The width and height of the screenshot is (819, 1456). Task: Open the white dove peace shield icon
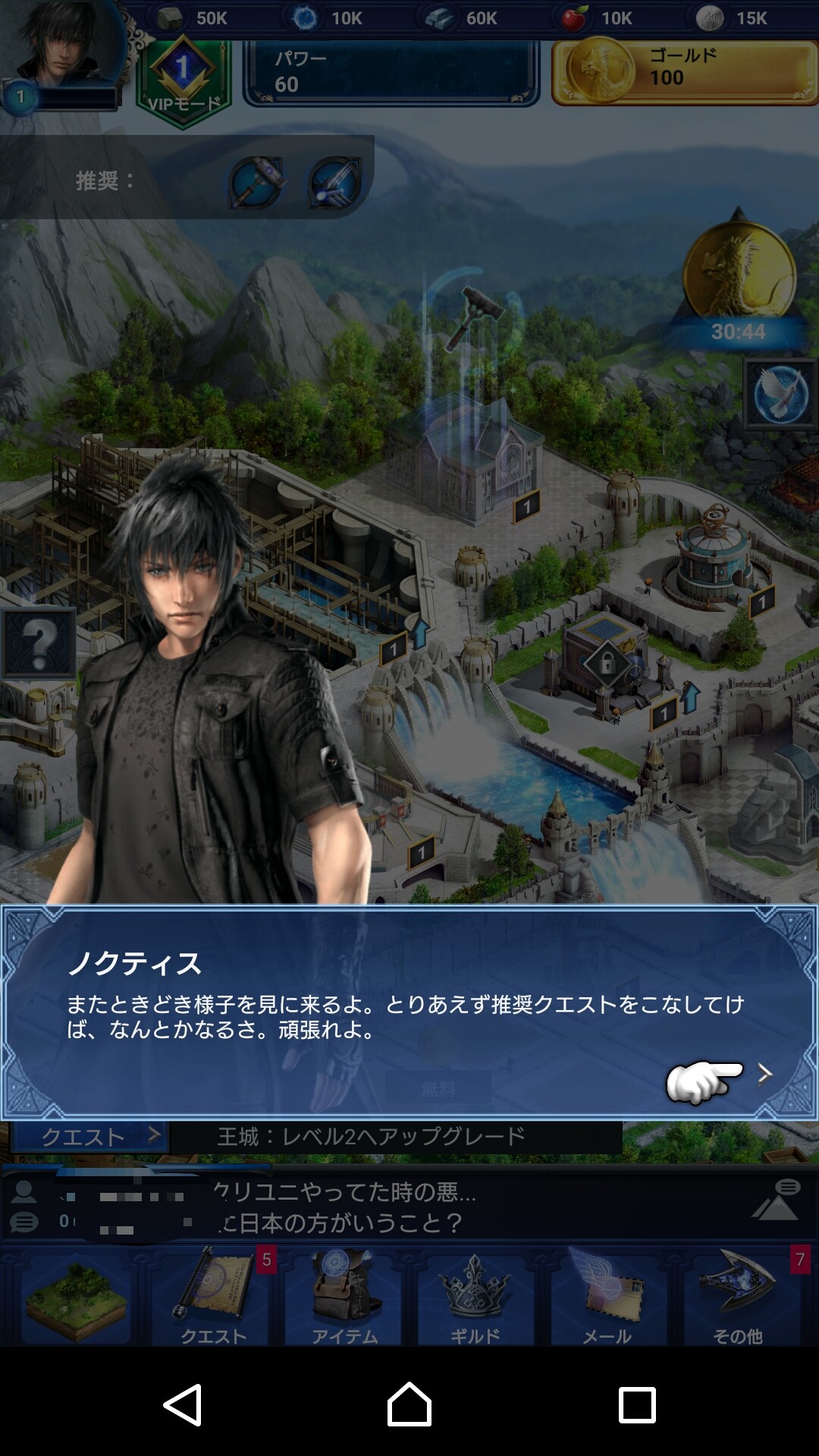coord(780,394)
